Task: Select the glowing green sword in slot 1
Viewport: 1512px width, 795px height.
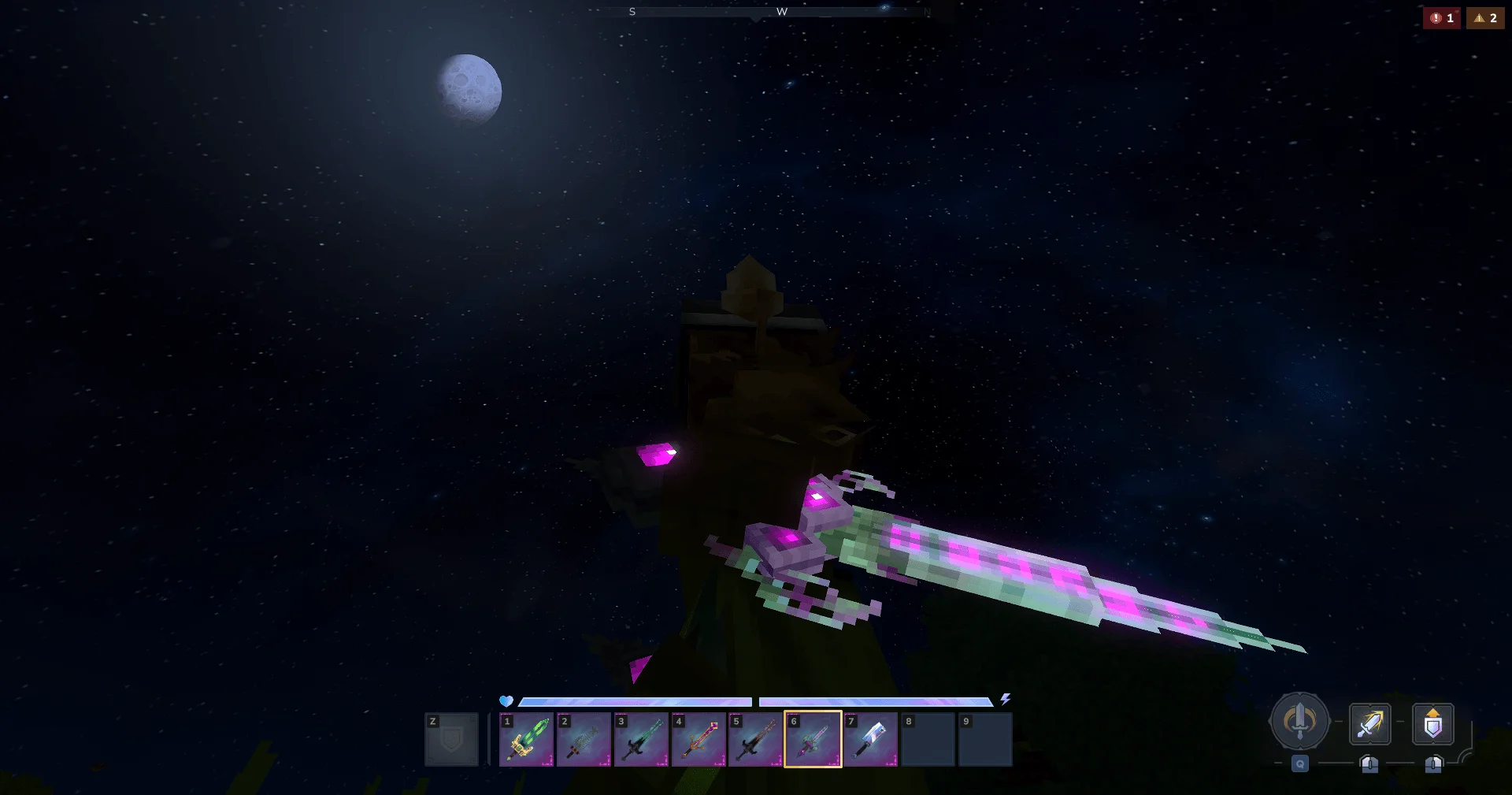Action: 525,741
